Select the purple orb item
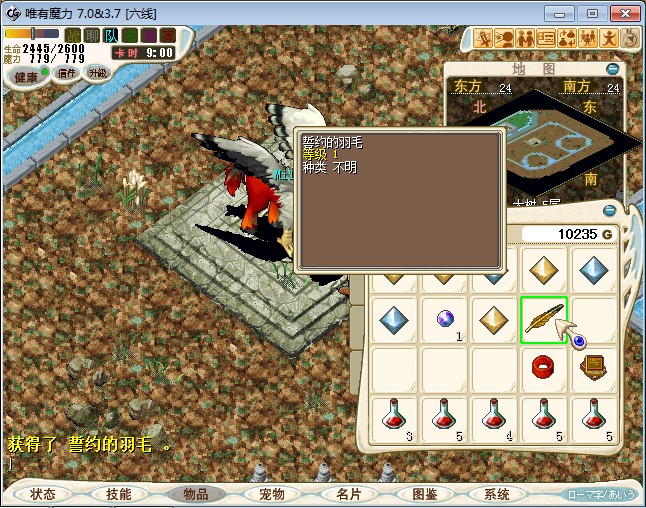 click(x=445, y=319)
